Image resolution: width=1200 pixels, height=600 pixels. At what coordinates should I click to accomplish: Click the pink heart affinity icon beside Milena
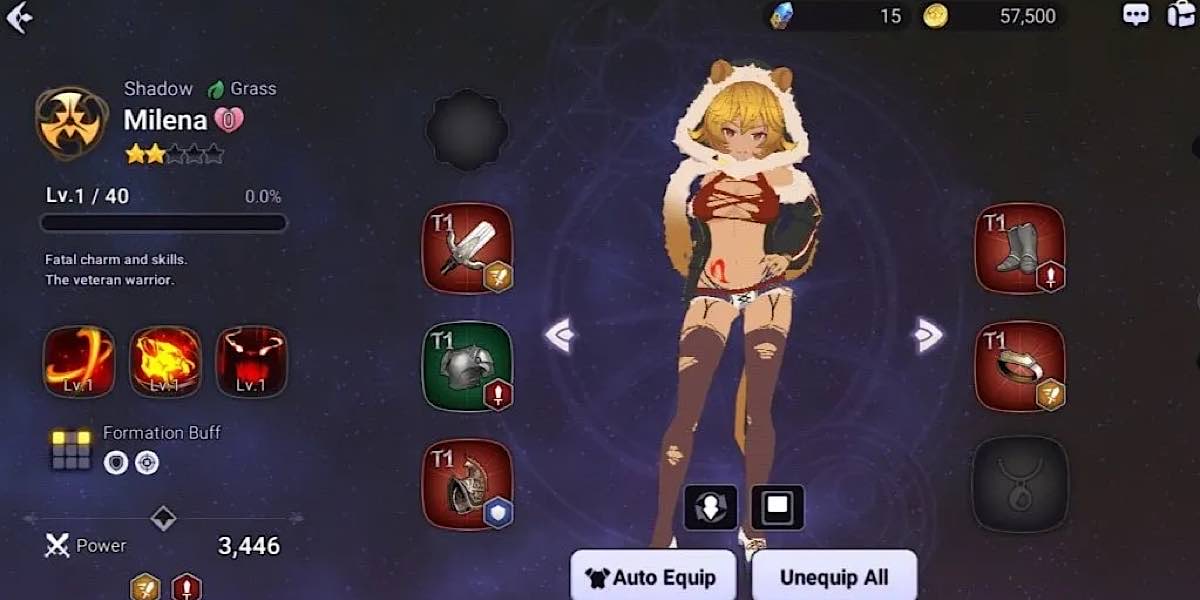click(x=229, y=121)
